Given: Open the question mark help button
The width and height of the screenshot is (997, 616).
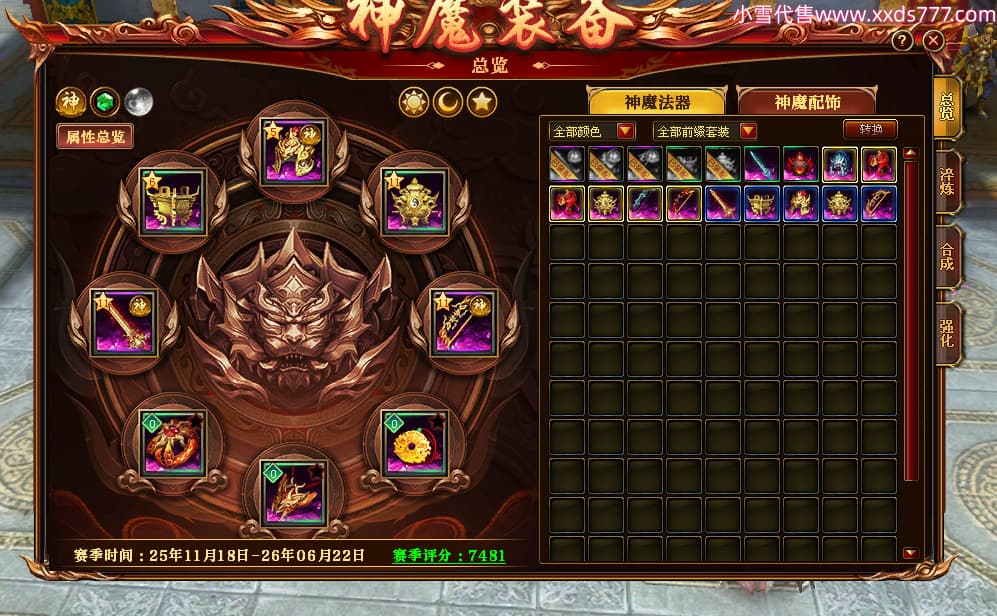Looking at the screenshot, I should pos(902,41).
